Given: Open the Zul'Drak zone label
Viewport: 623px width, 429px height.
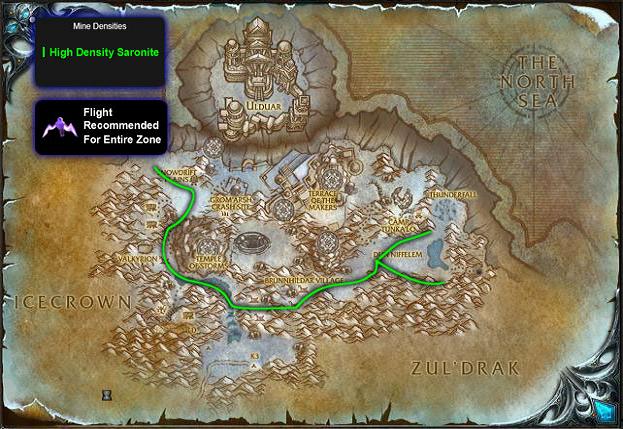Looking at the screenshot, I should point(465,368).
